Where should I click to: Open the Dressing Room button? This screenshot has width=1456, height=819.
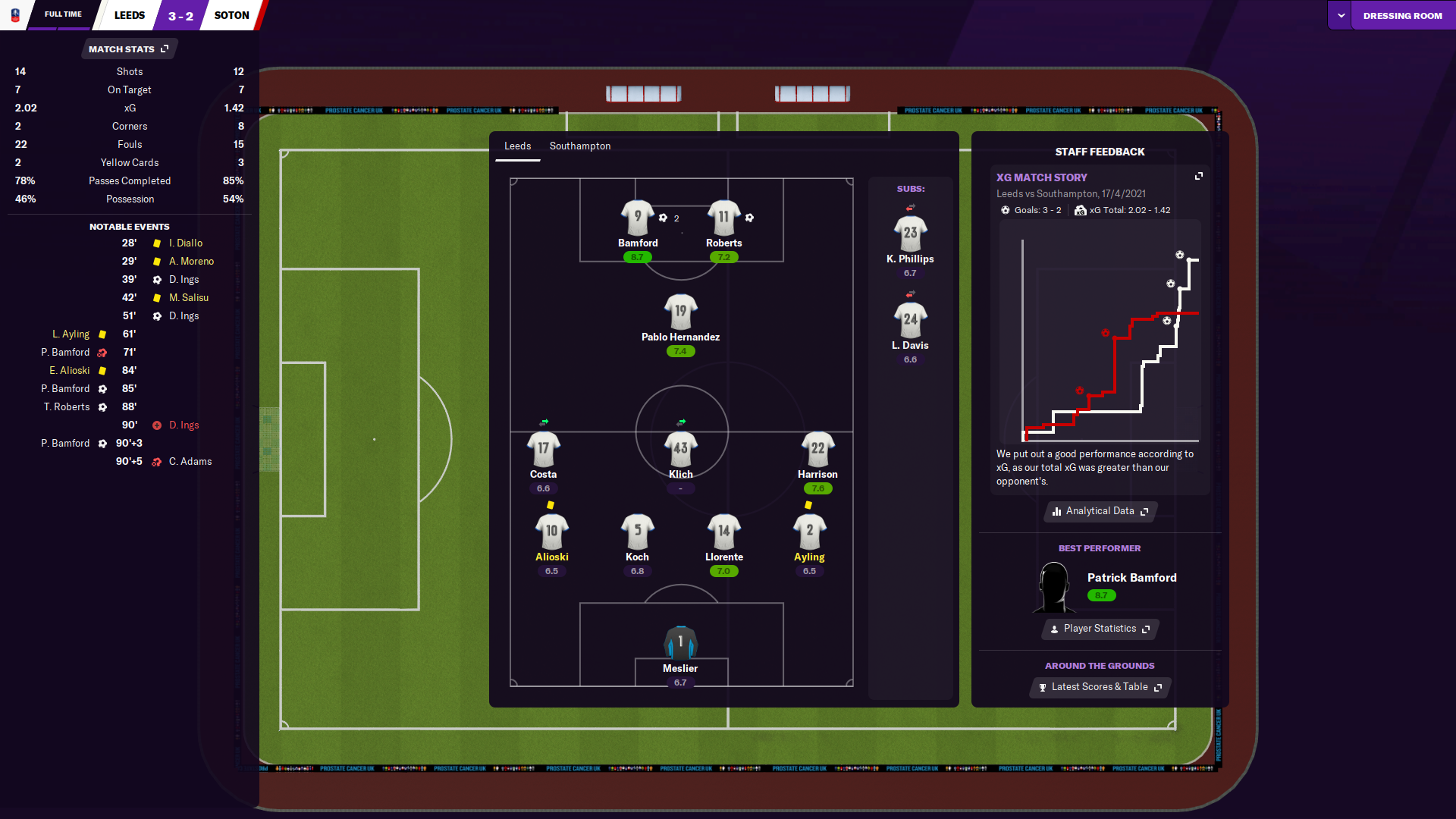pyautogui.click(x=1402, y=16)
